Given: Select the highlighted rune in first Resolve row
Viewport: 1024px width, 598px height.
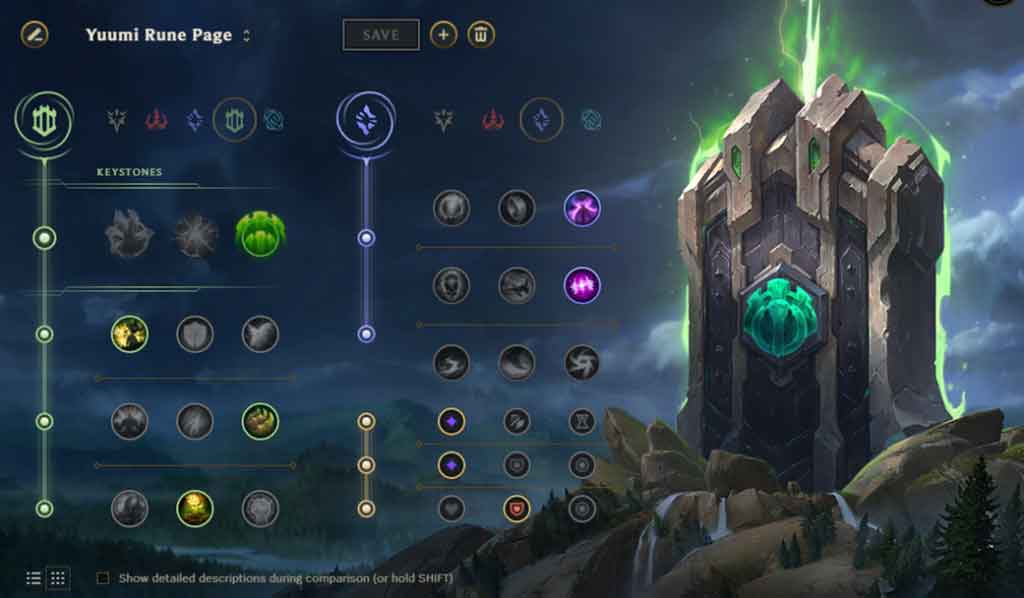Looking at the screenshot, I should click(130, 334).
